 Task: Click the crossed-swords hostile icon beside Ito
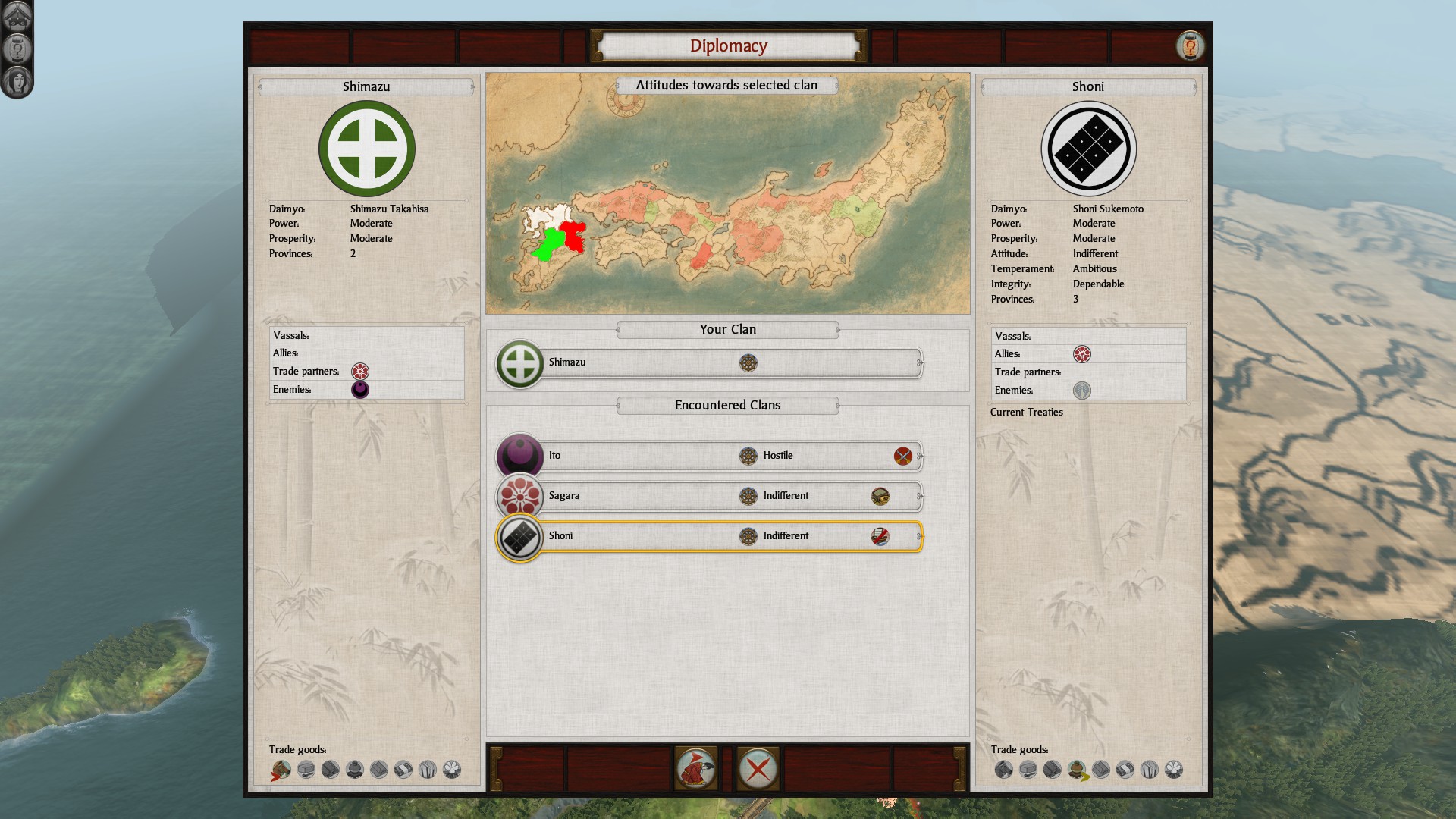pyautogui.click(x=903, y=456)
